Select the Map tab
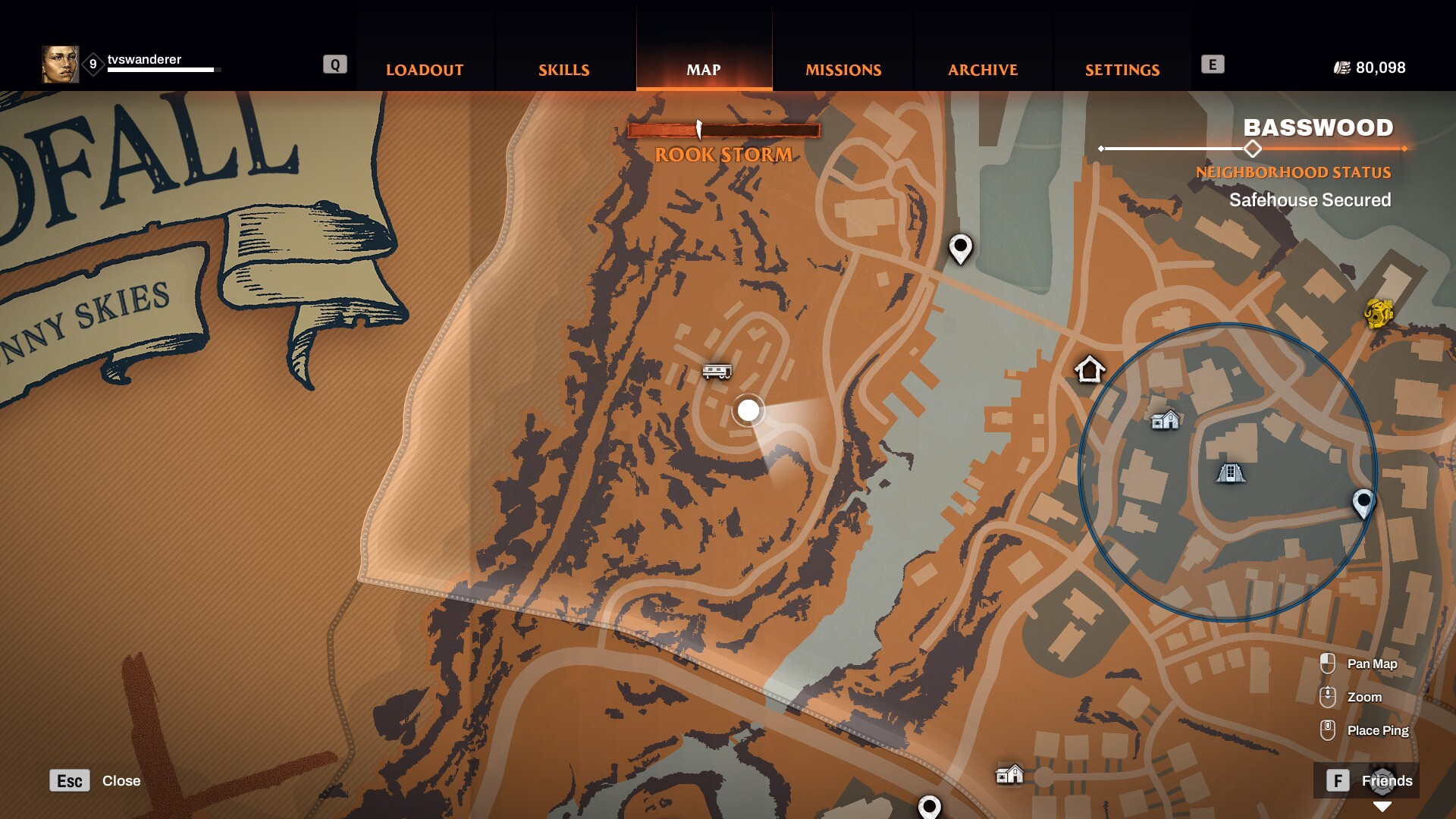This screenshot has width=1456, height=819. (704, 70)
